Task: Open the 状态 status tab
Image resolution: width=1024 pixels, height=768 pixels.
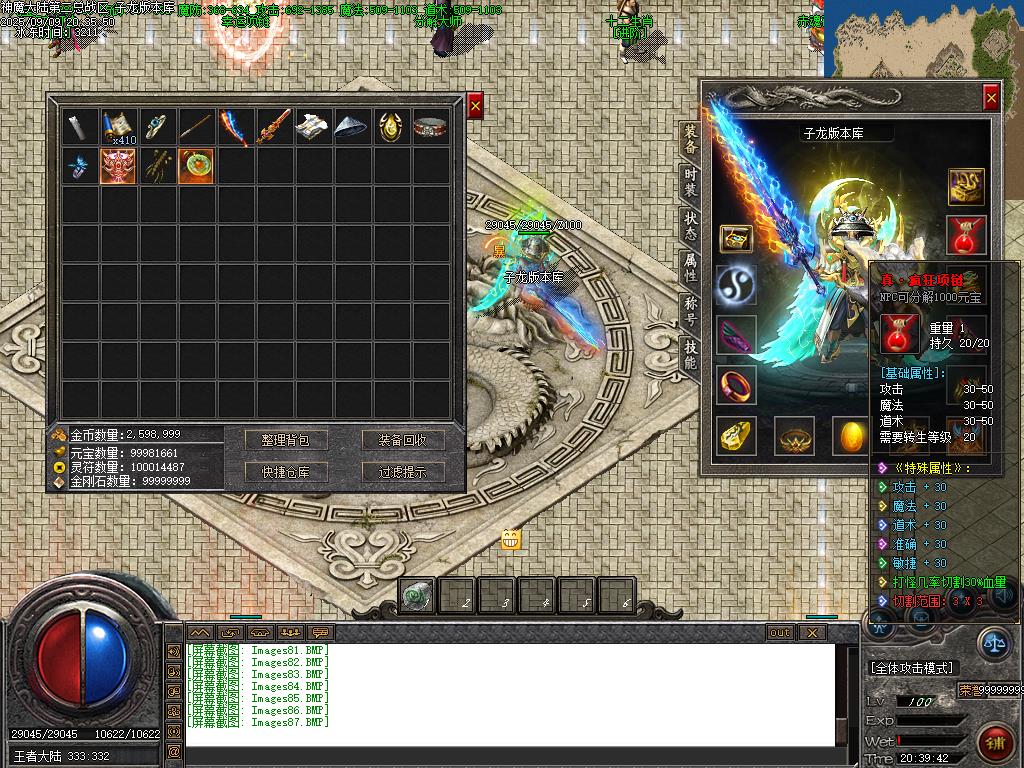Action: coord(690,225)
